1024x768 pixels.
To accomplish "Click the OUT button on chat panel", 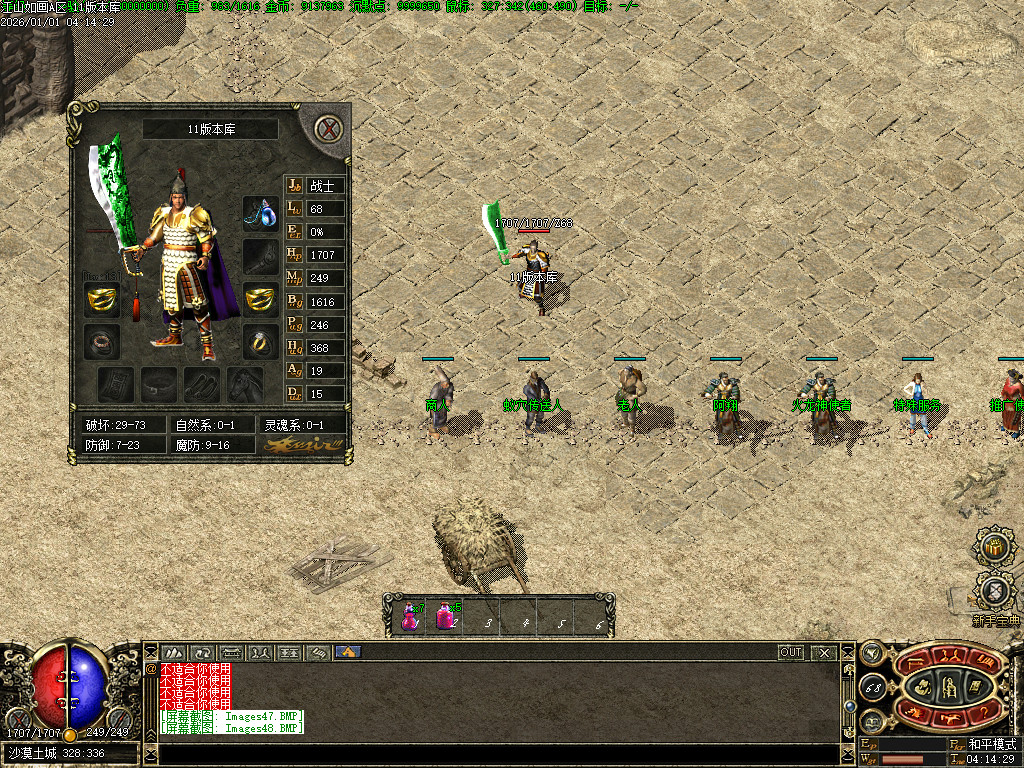I will [x=791, y=653].
